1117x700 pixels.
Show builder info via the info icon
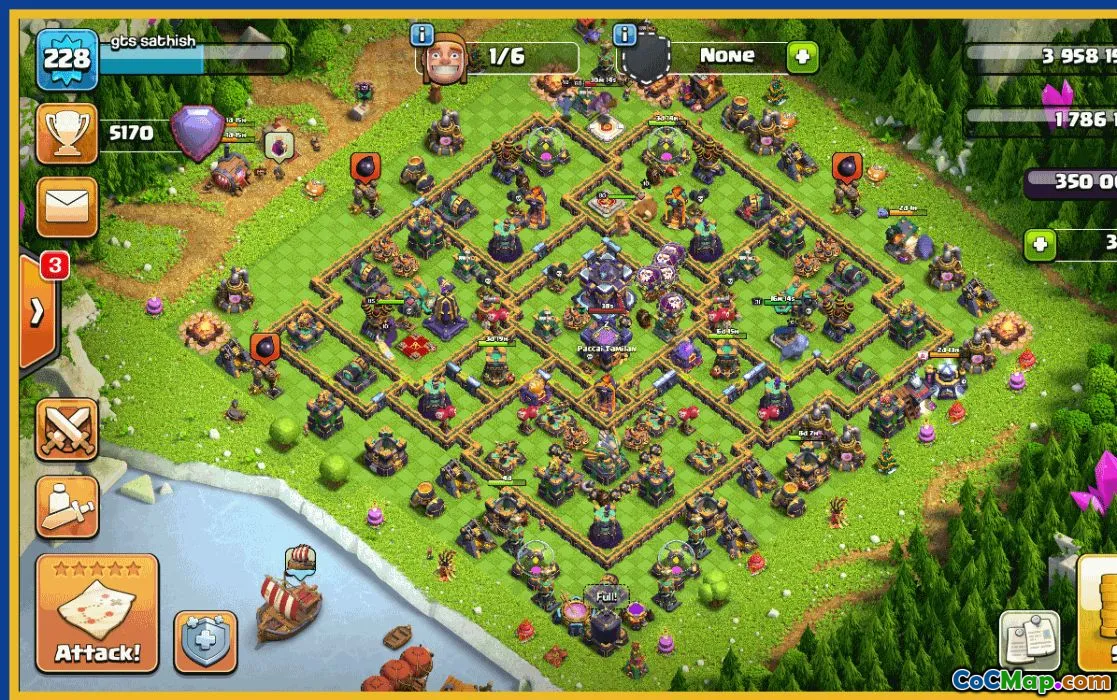tap(422, 35)
